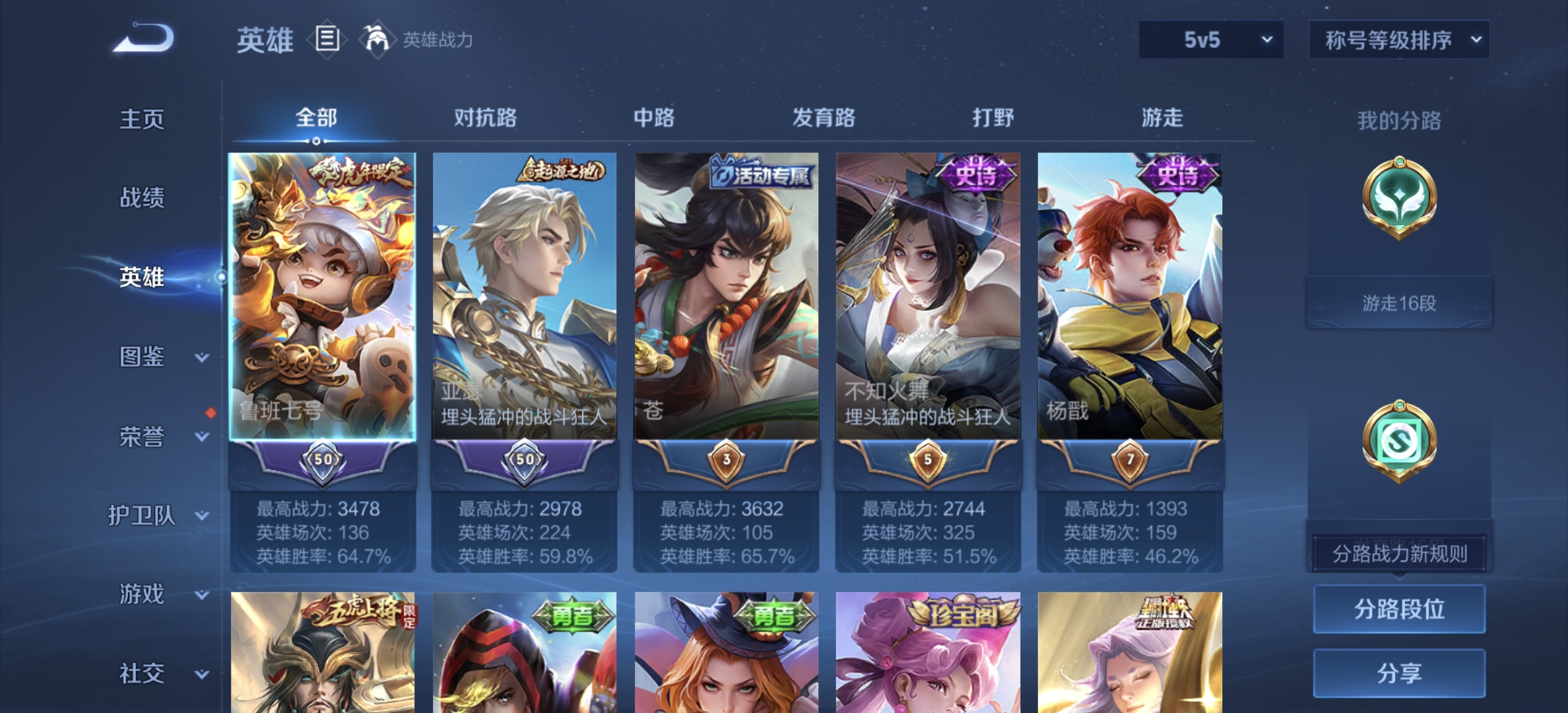Open the 称号等级排序 sorting dropdown
The height and width of the screenshot is (713, 1568).
[1398, 40]
